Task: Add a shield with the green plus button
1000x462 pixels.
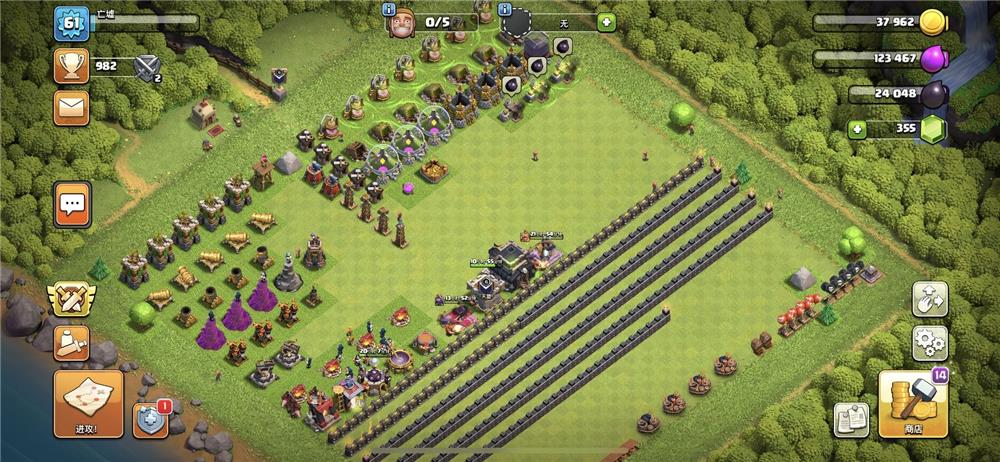Action: pos(607,22)
